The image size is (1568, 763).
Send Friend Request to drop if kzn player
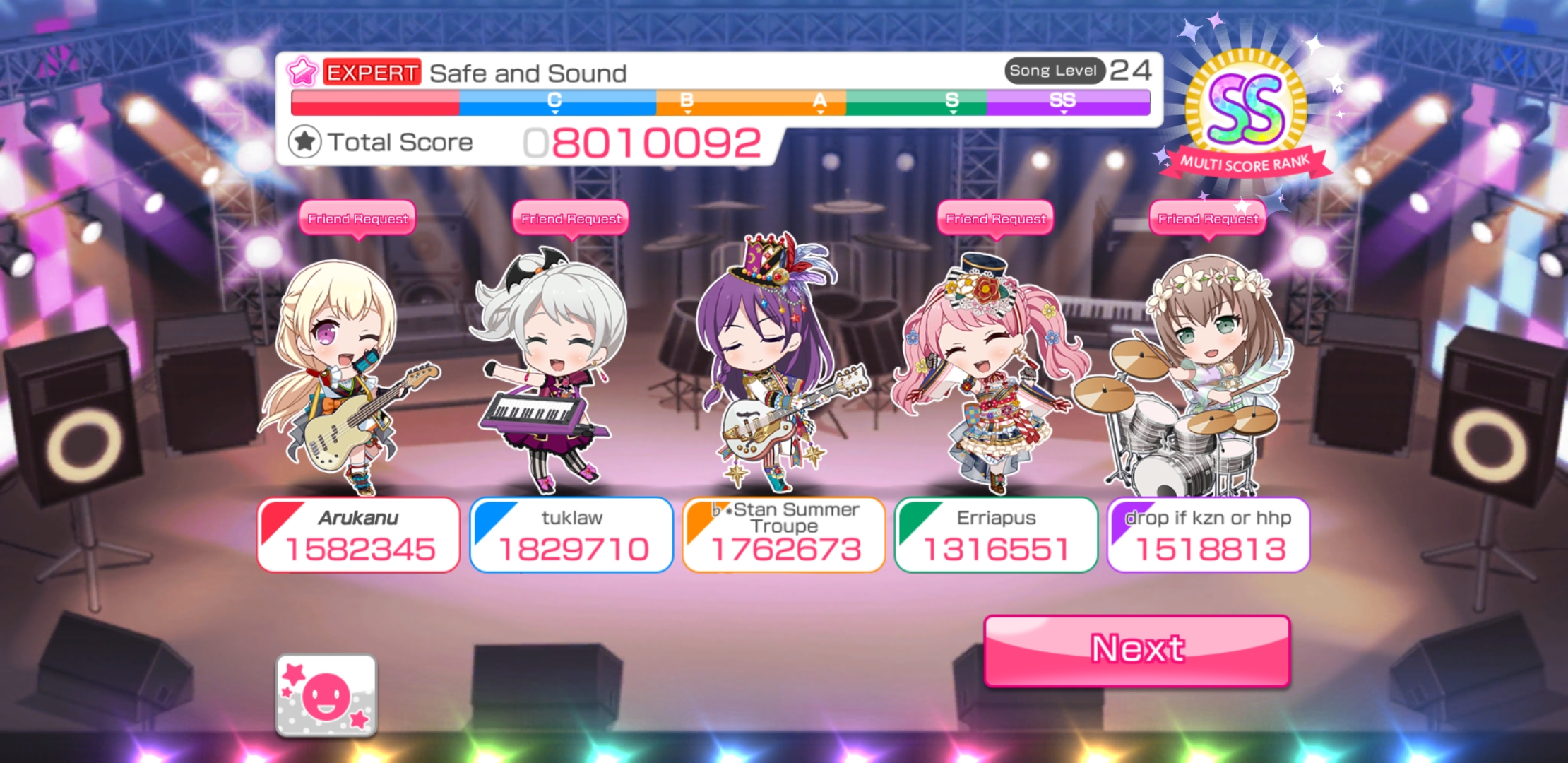coord(1208,219)
